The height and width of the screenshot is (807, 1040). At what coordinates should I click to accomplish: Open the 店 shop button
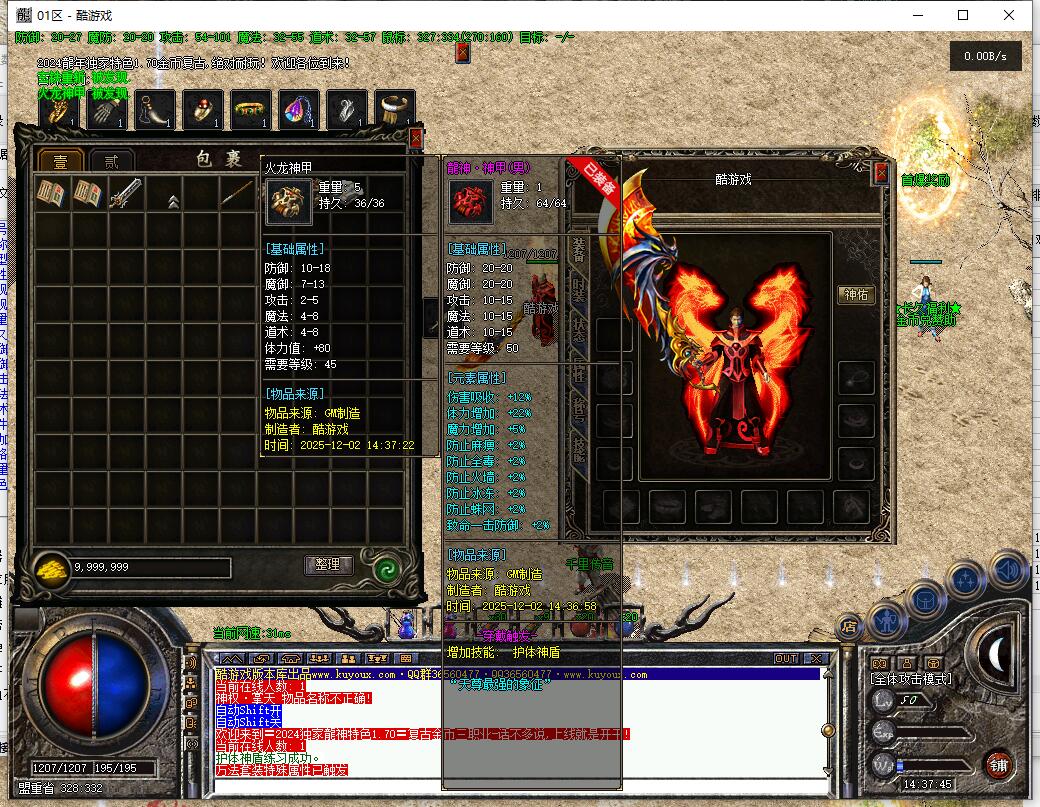point(849,628)
